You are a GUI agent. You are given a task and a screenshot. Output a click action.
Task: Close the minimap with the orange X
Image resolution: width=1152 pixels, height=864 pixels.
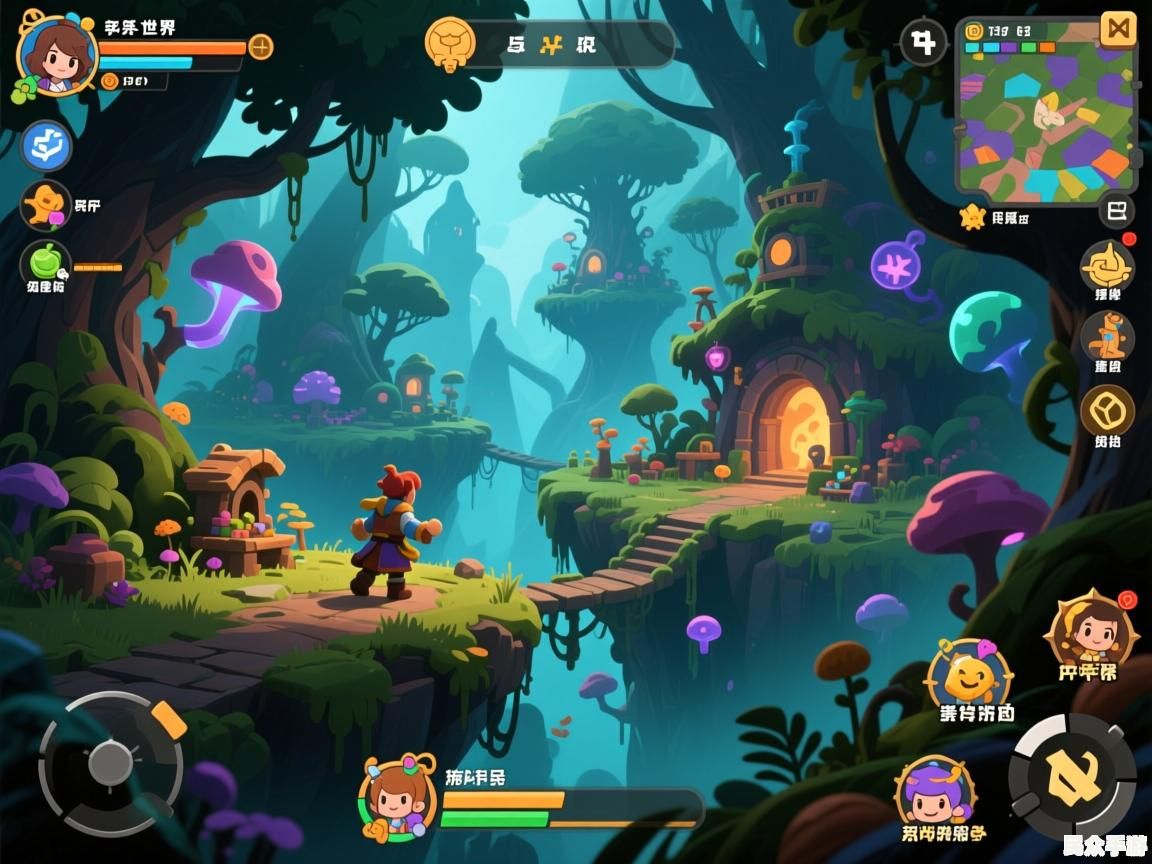[x=1118, y=29]
